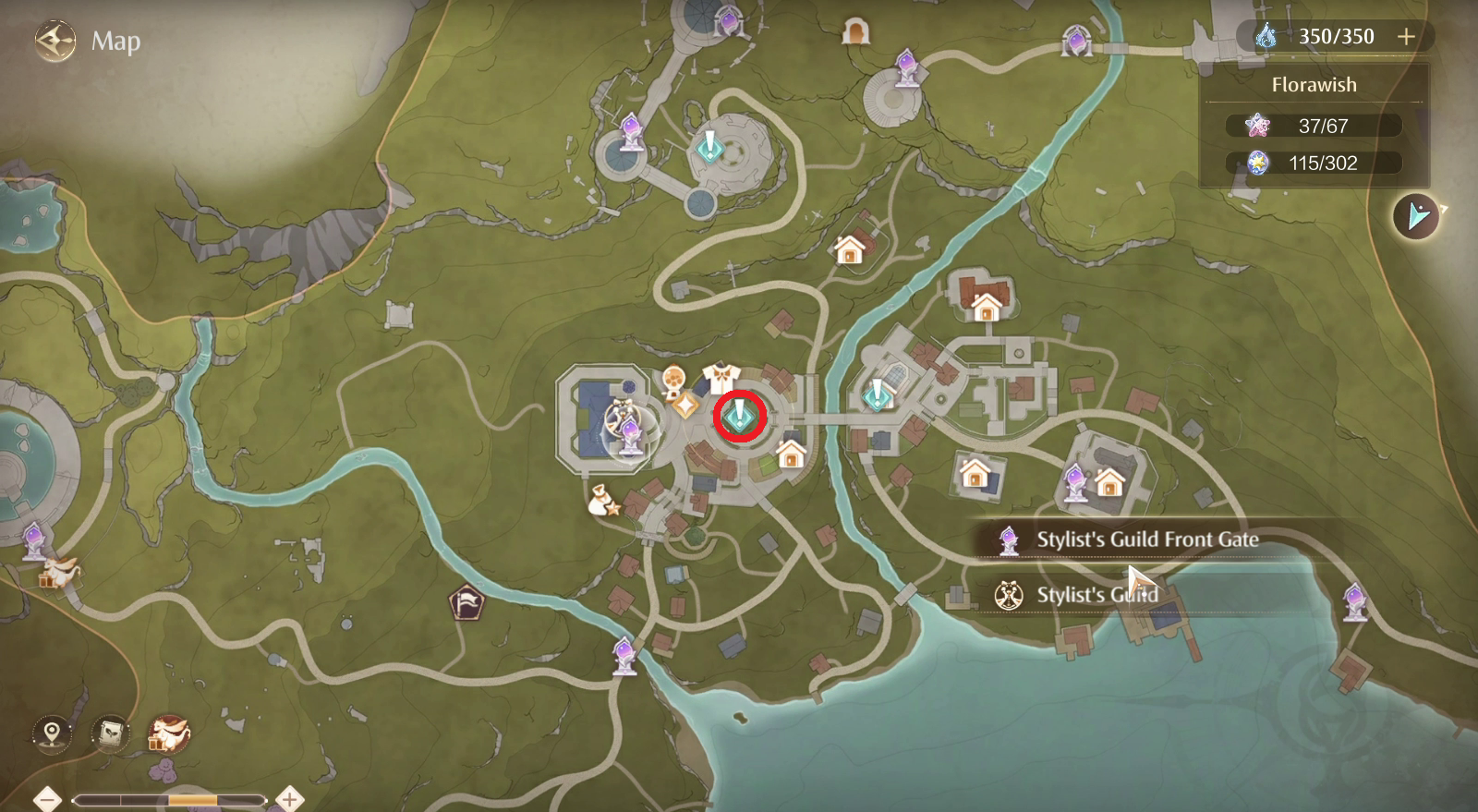This screenshot has width=1478, height=812.
Task: Select Stylist's Guild Front Gate from the list
Action: click(1146, 539)
